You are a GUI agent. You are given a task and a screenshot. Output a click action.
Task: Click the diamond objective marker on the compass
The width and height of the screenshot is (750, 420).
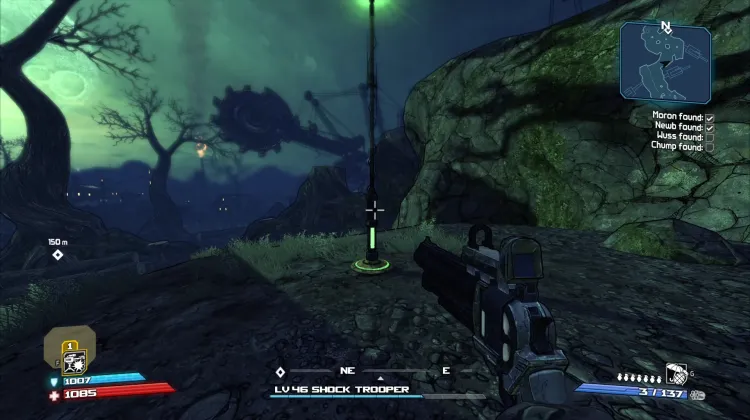point(280,372)
